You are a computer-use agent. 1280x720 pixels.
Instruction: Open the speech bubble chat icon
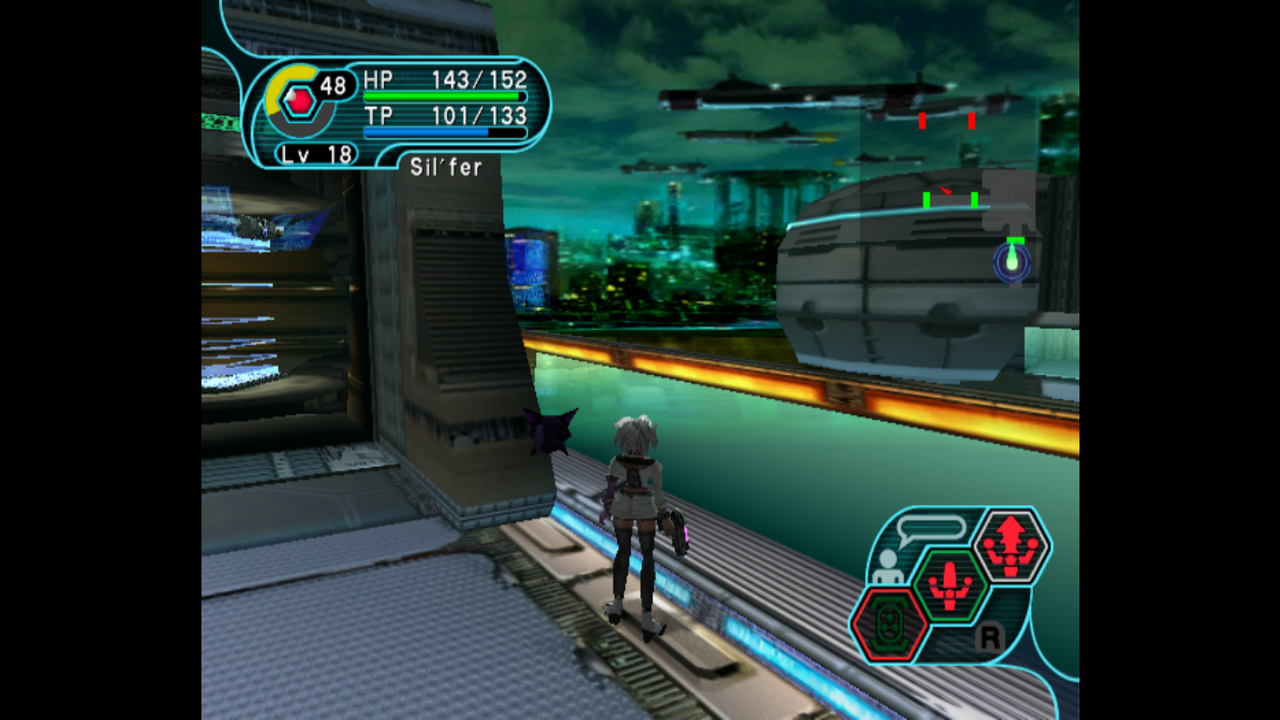pos(931,529)
